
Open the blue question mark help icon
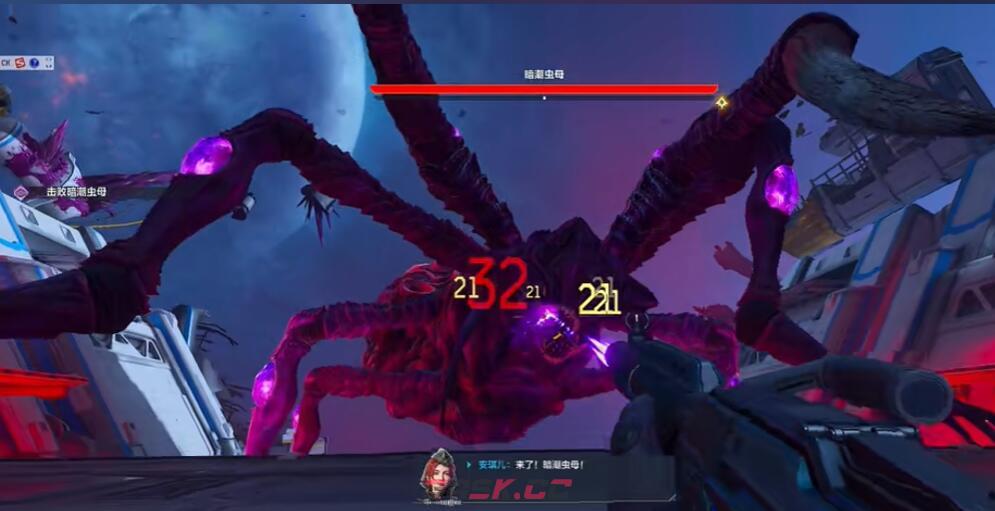pos(34,62)
